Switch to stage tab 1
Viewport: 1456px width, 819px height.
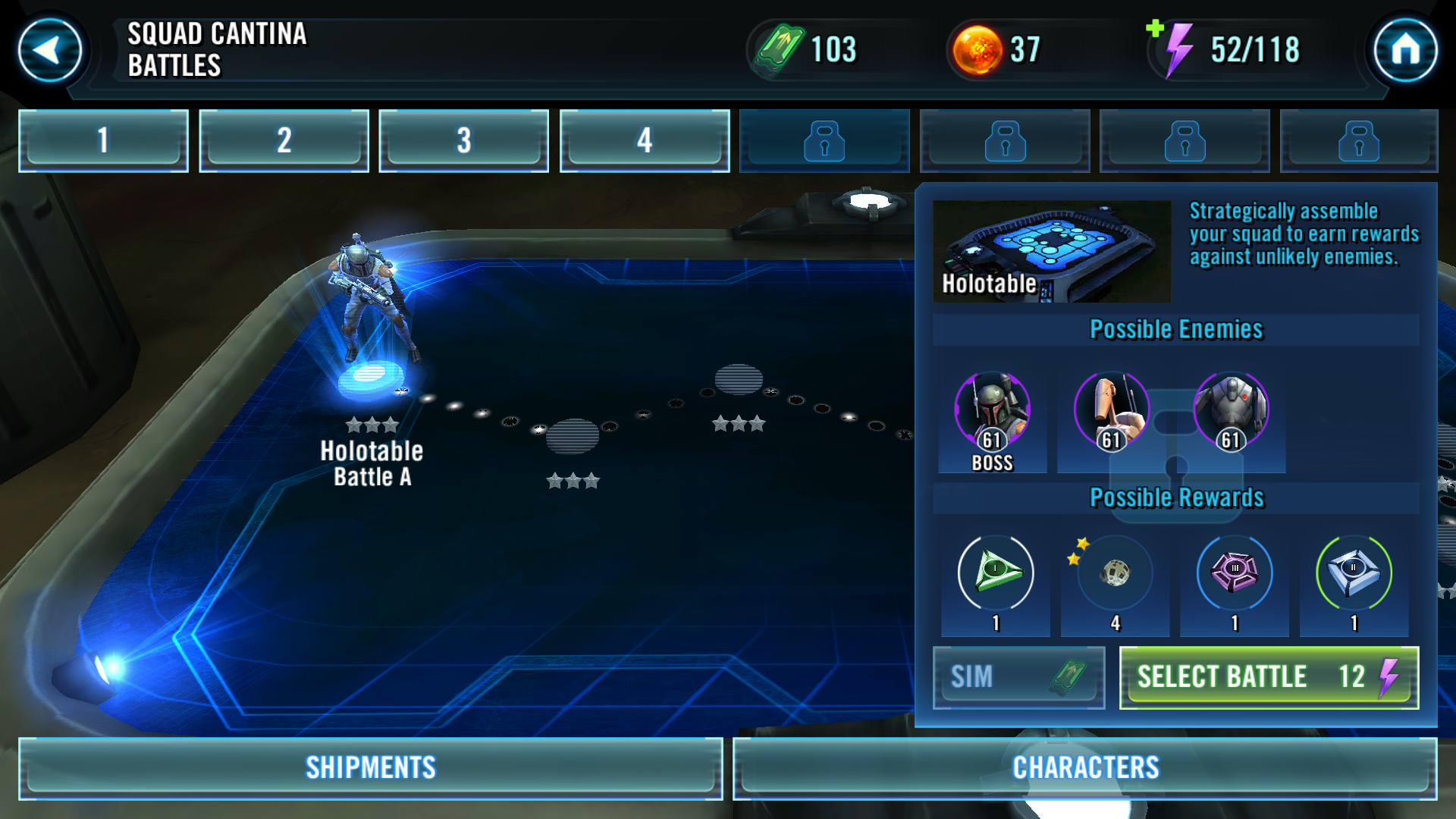(103, 140)
